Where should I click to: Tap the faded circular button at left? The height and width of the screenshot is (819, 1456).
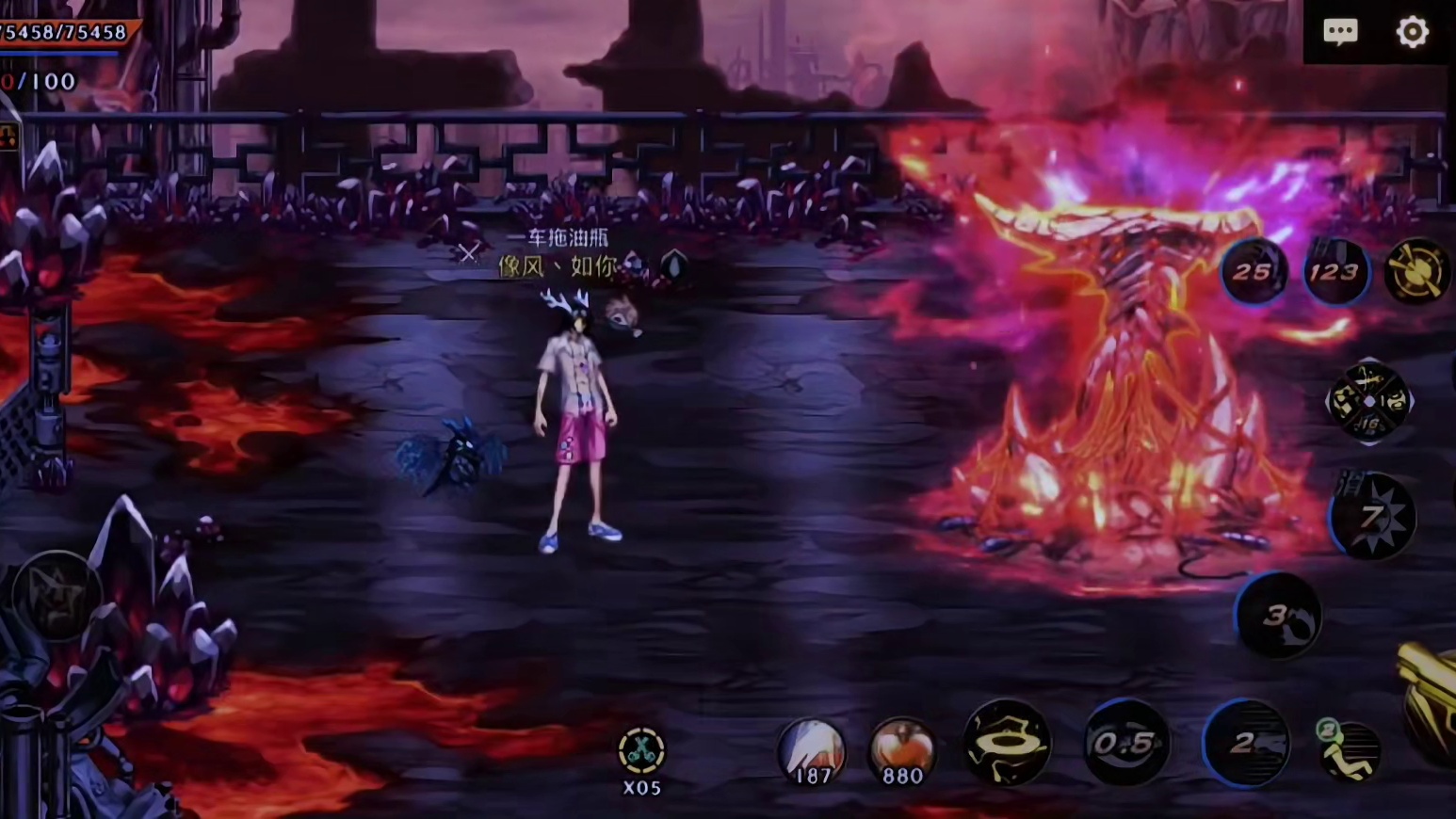click(x=57, y=595)
